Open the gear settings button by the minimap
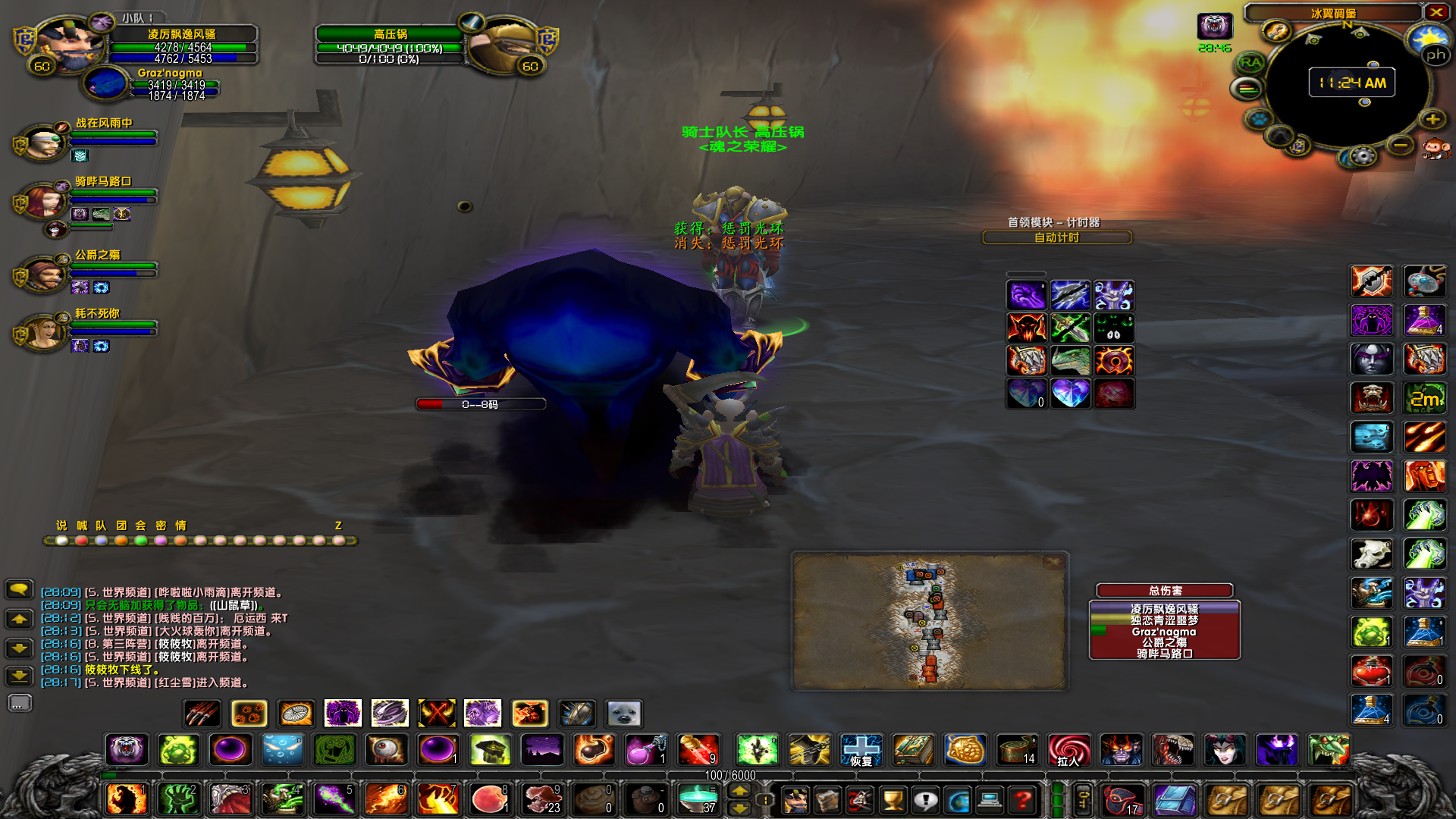The width and height of the screenshot is (1456, 819). [x=1363, y=156]
